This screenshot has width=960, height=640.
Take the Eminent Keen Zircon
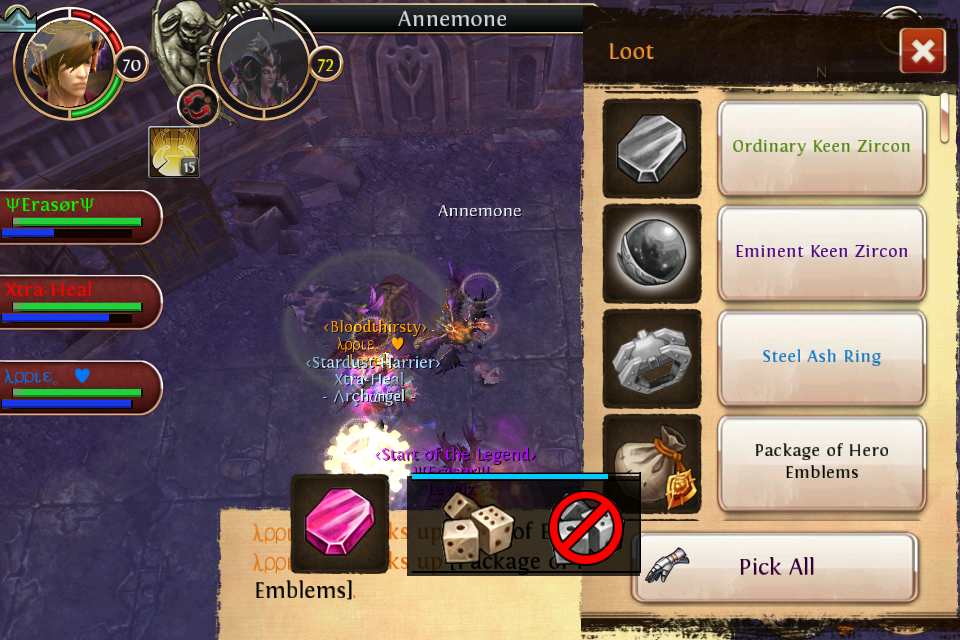[821, 252]
